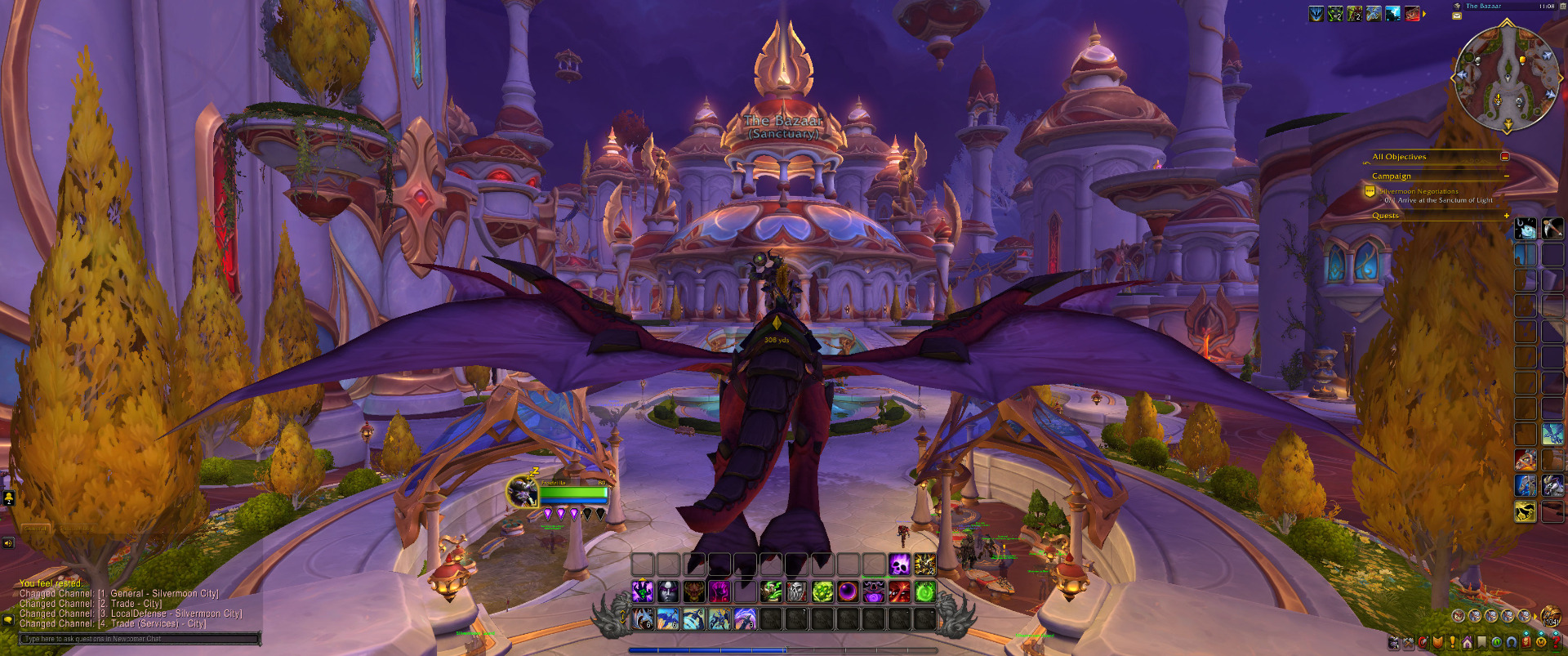Open the main backpack with 104 count

click(x=1549, y=616)
